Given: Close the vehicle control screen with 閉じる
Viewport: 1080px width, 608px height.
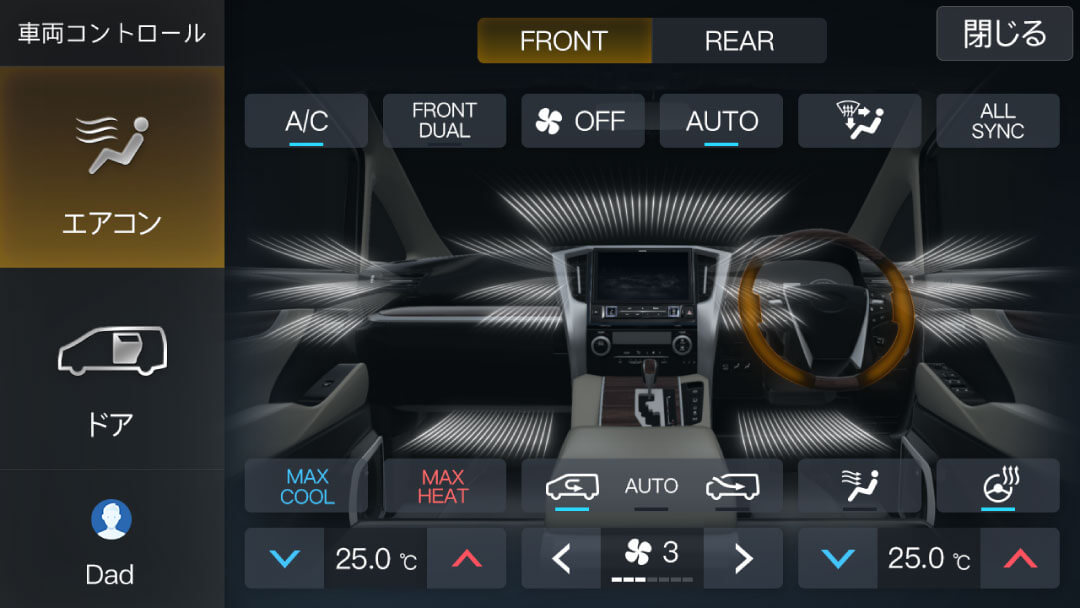Looking at the screenshot, I should pos(1005,34).
